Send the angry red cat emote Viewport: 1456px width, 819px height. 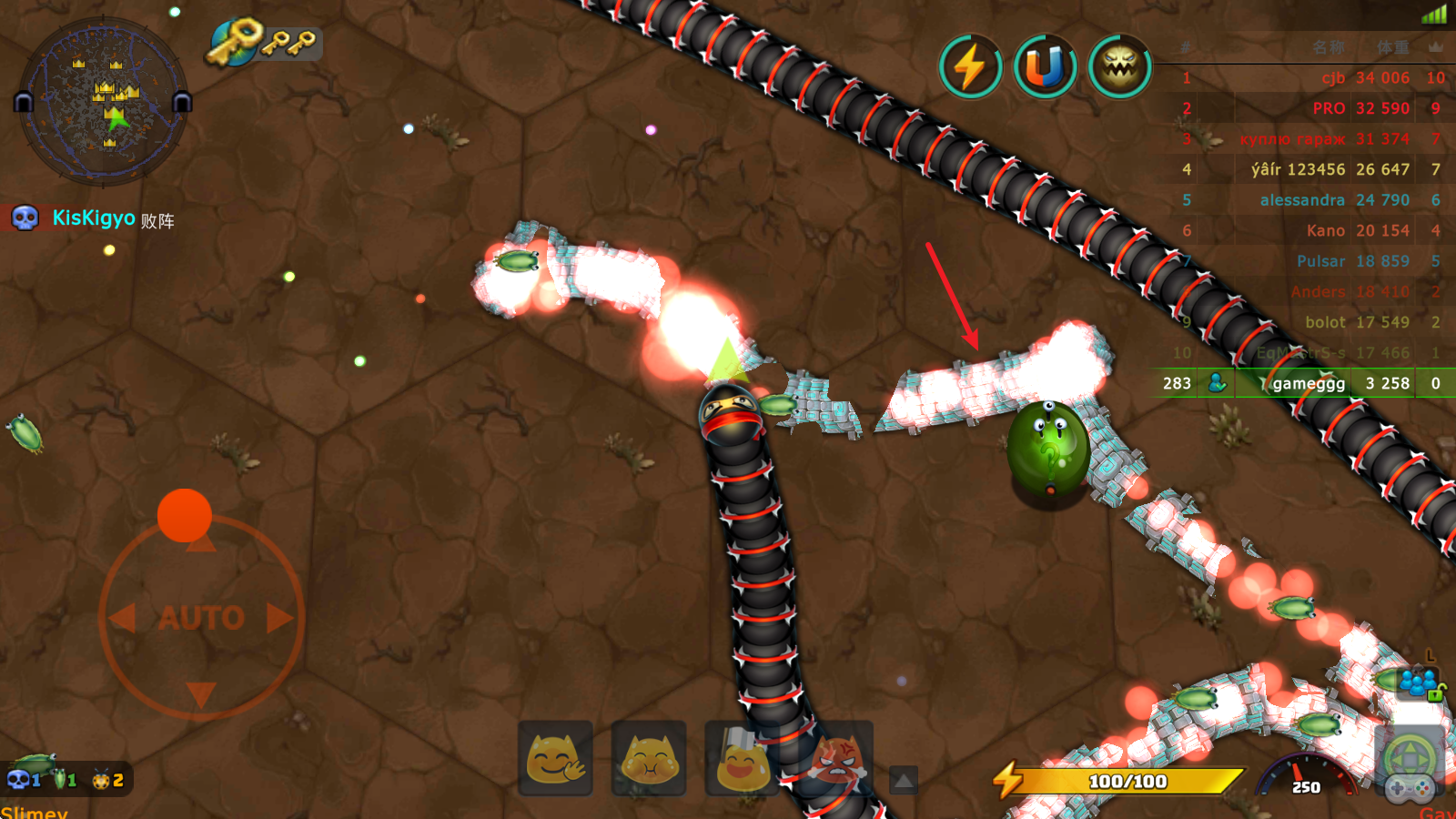(x=837, y=758)
